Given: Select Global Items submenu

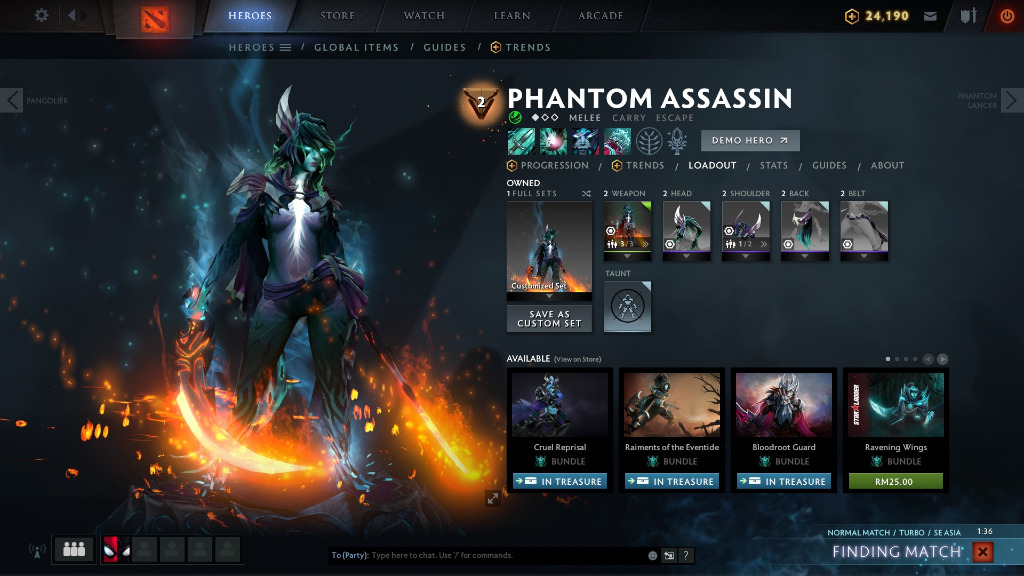Looking at the screenshot, I should point(356,47).
